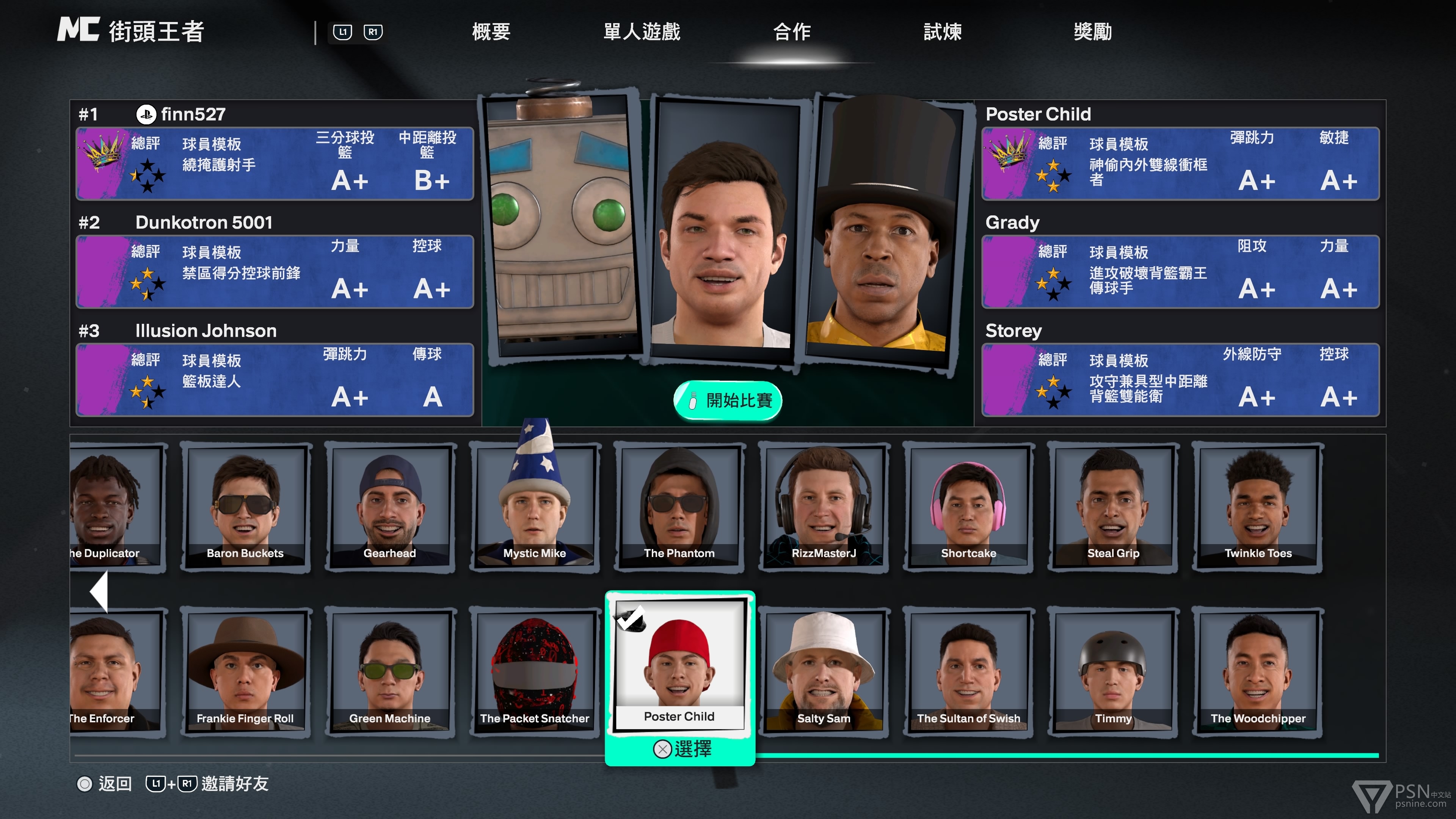Open the 單人遊戲 tab
Image resolution: width=1456 pixels, height=819 pixels.
pyautogui.click(x=642, y=31)
